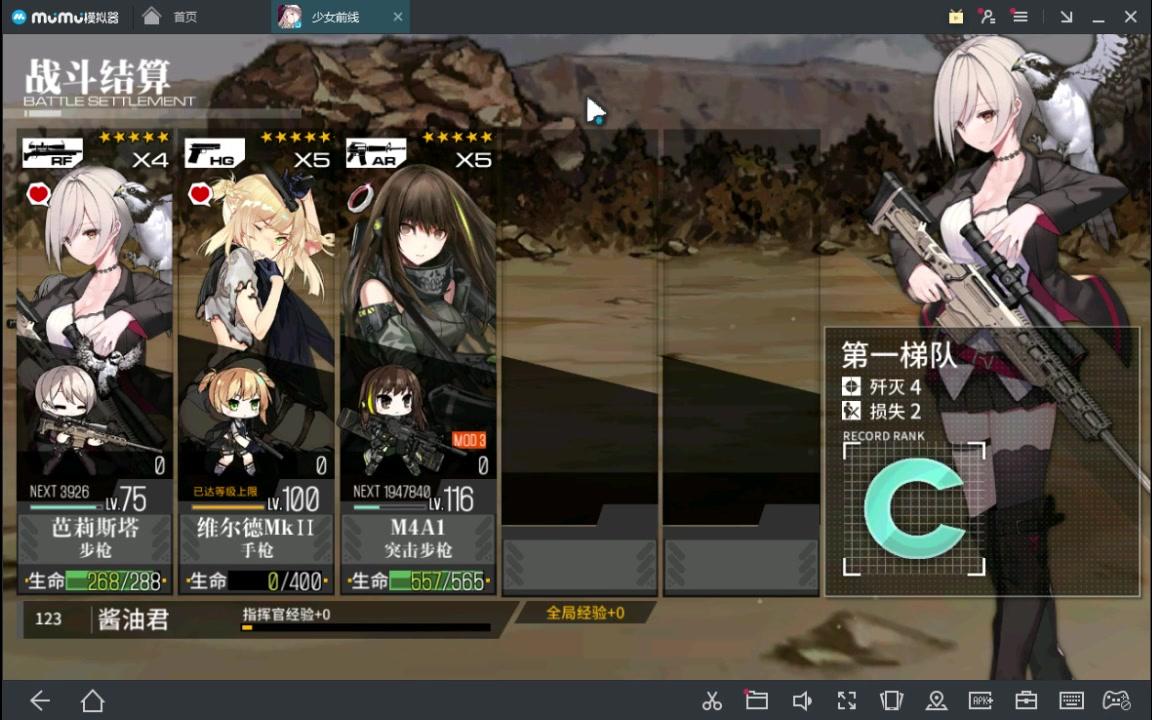The image size is (1152, 720).
Task: Open the emulator hamburger menu
Action: tap(1020, 17)
